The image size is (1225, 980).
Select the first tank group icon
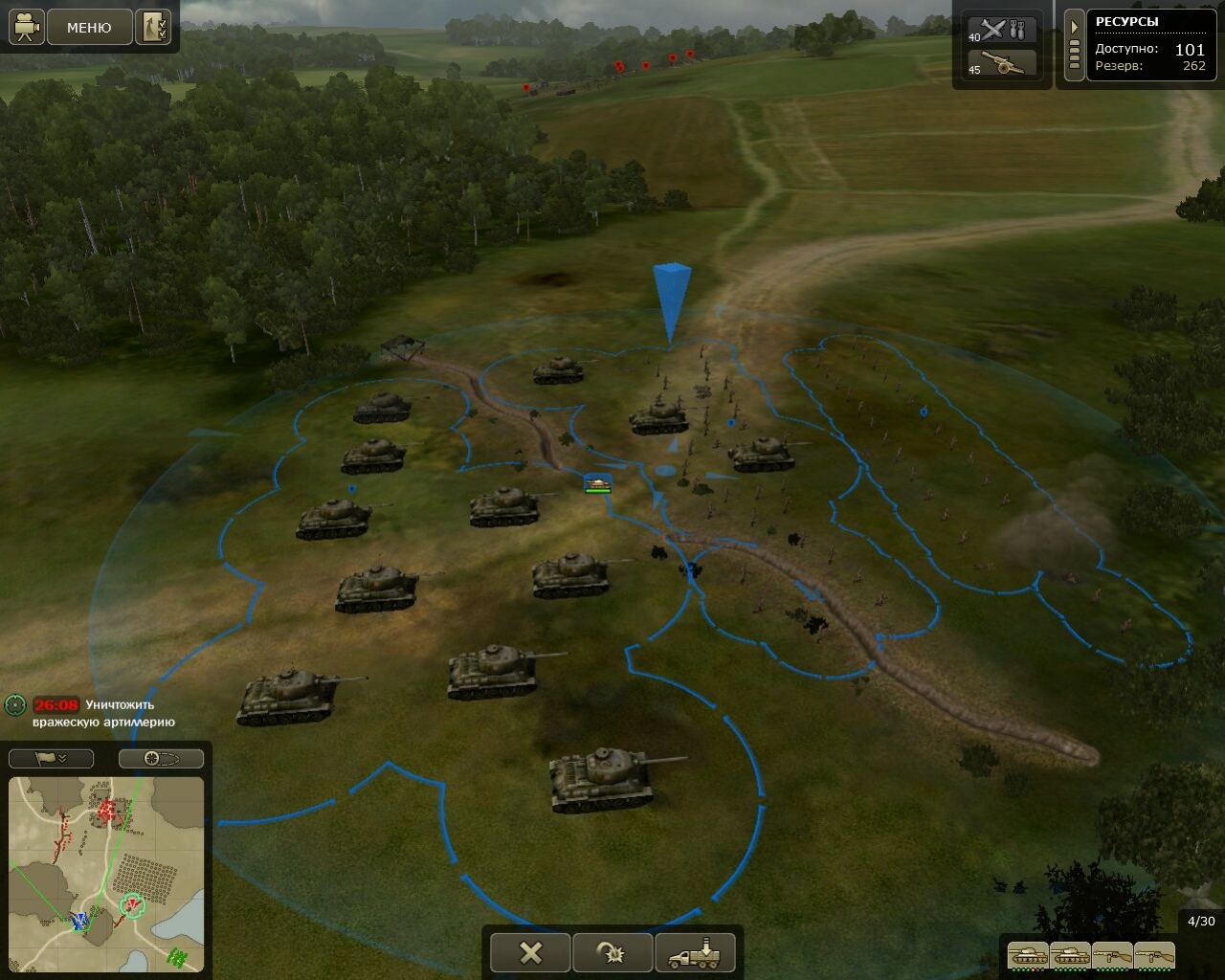pos(1027,954)
